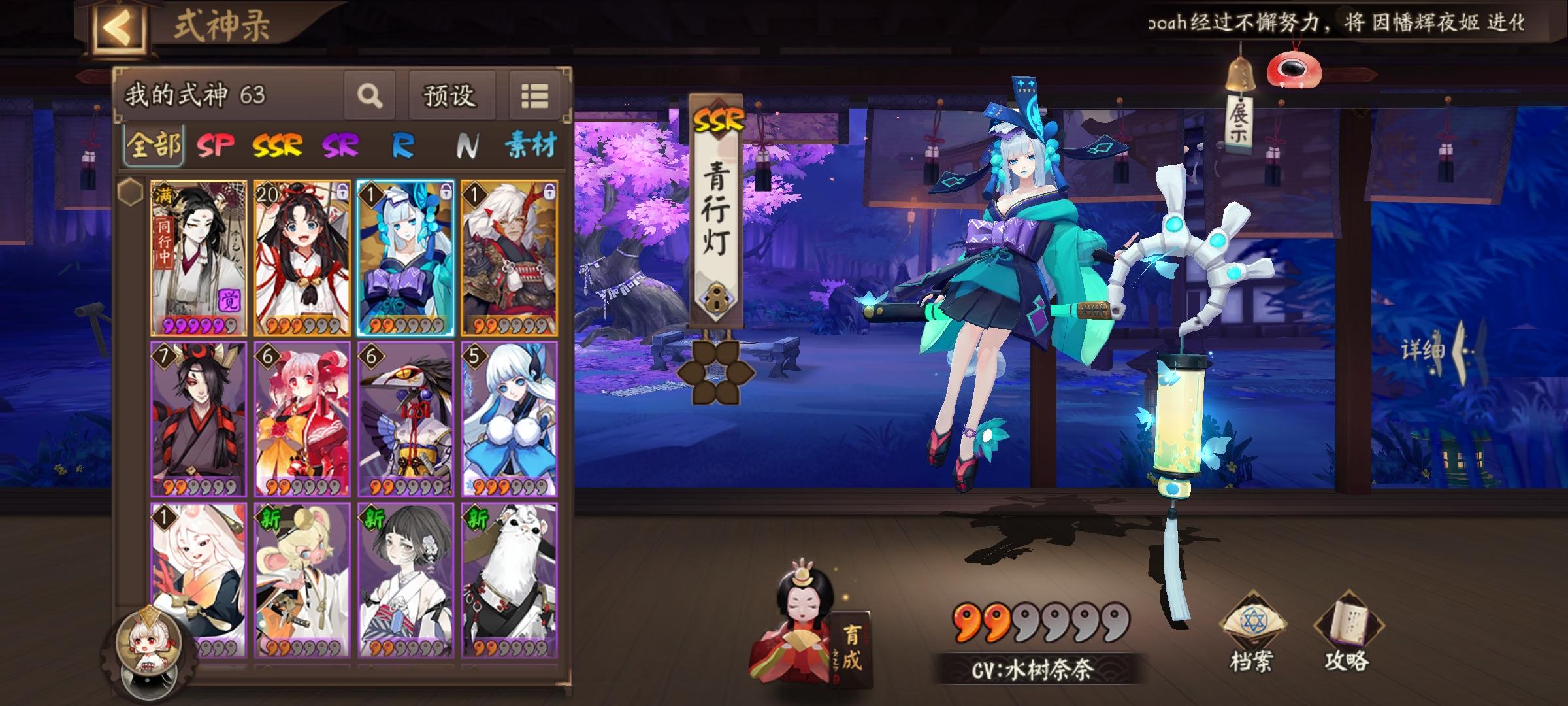Viewport: 1568px width, 706px height.
Task: Click the search magnifier icon
Action: (x=370, y=96)
